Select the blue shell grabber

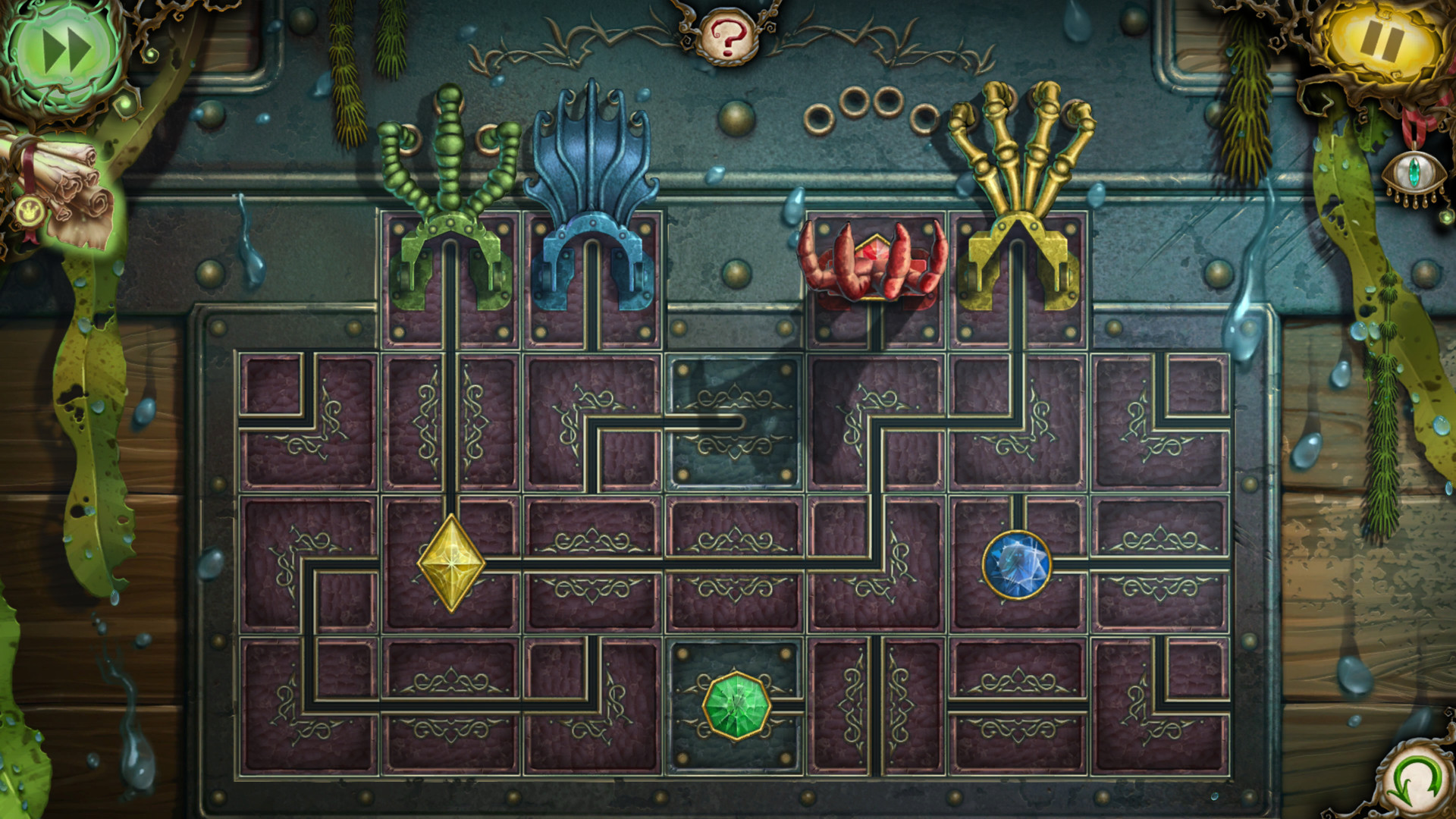coord(591,190)
